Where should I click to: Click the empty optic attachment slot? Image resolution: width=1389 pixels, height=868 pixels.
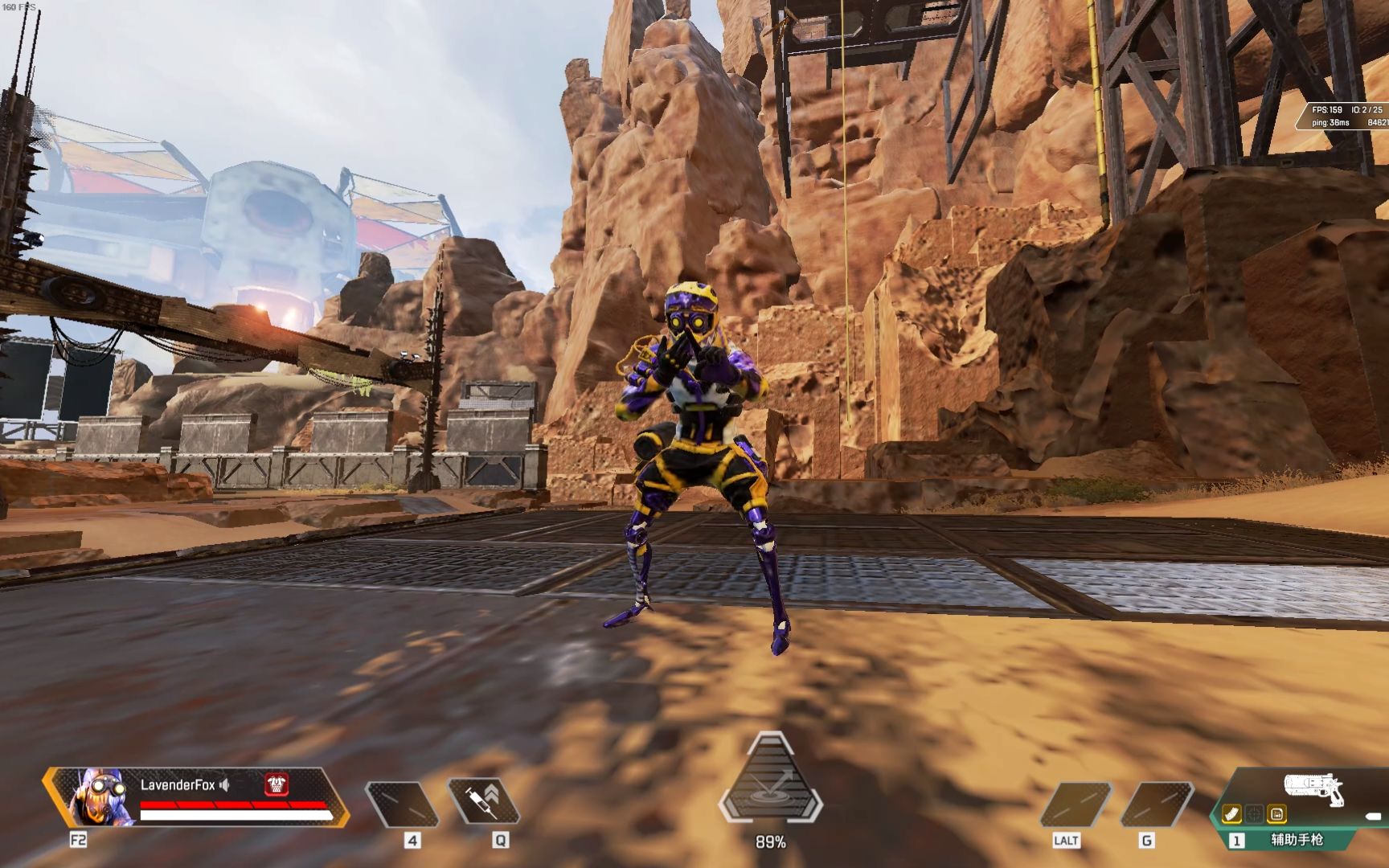(x=1254, y=814)
